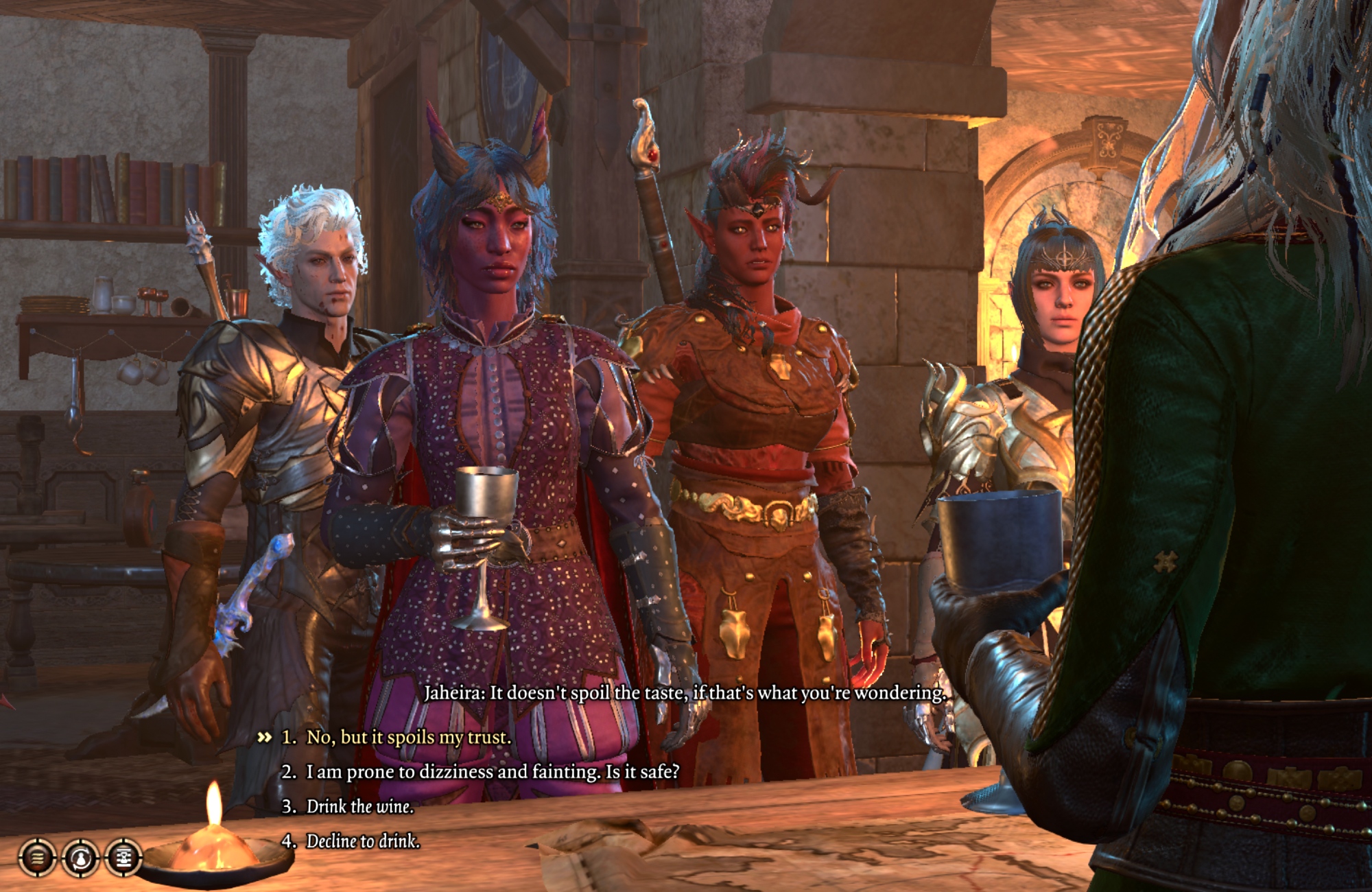1372x892 pixels.
Task: Select the "Drink the wine." option
Action: tap(359, 806)
